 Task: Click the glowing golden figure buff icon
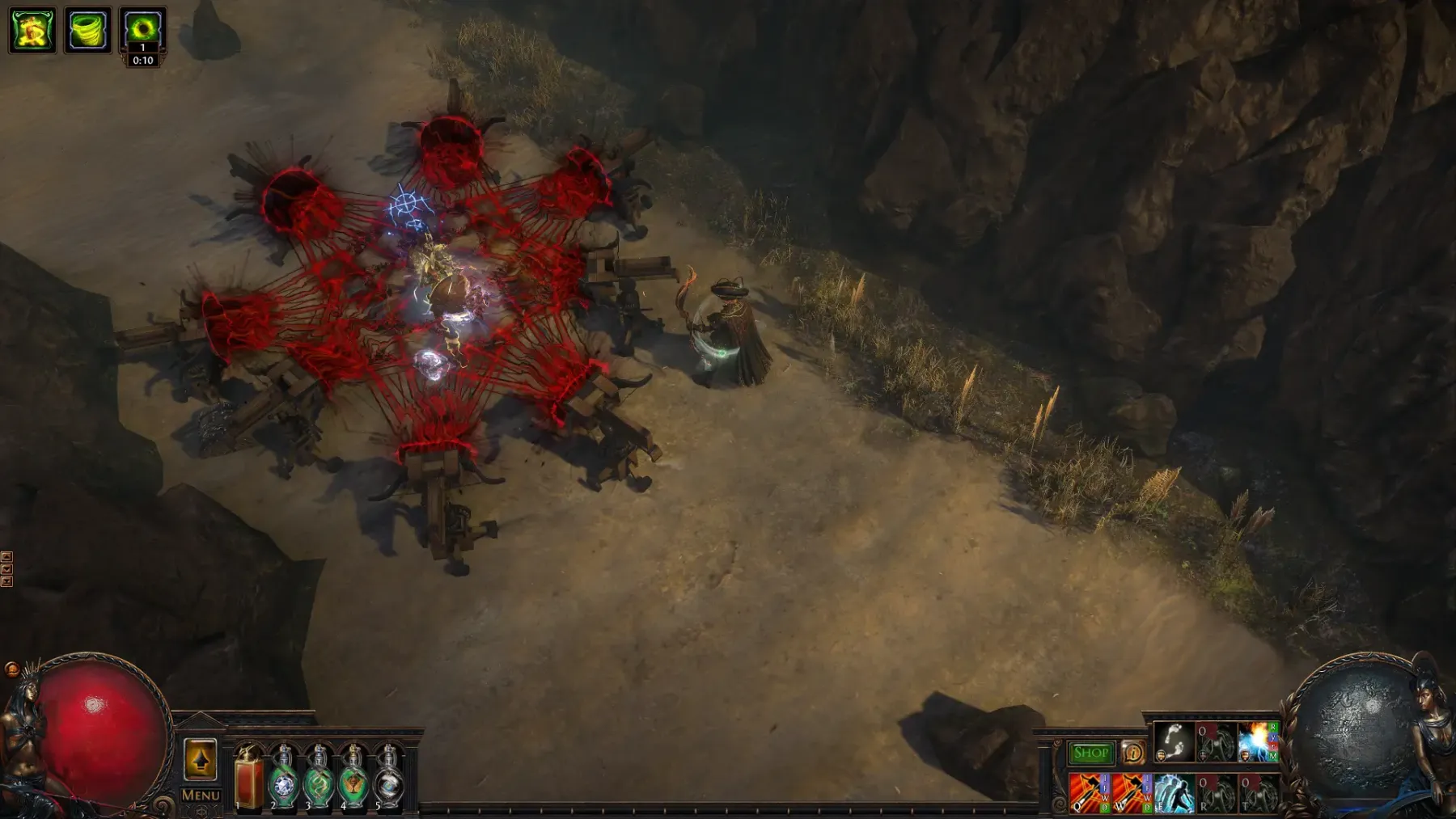point(32,31)
